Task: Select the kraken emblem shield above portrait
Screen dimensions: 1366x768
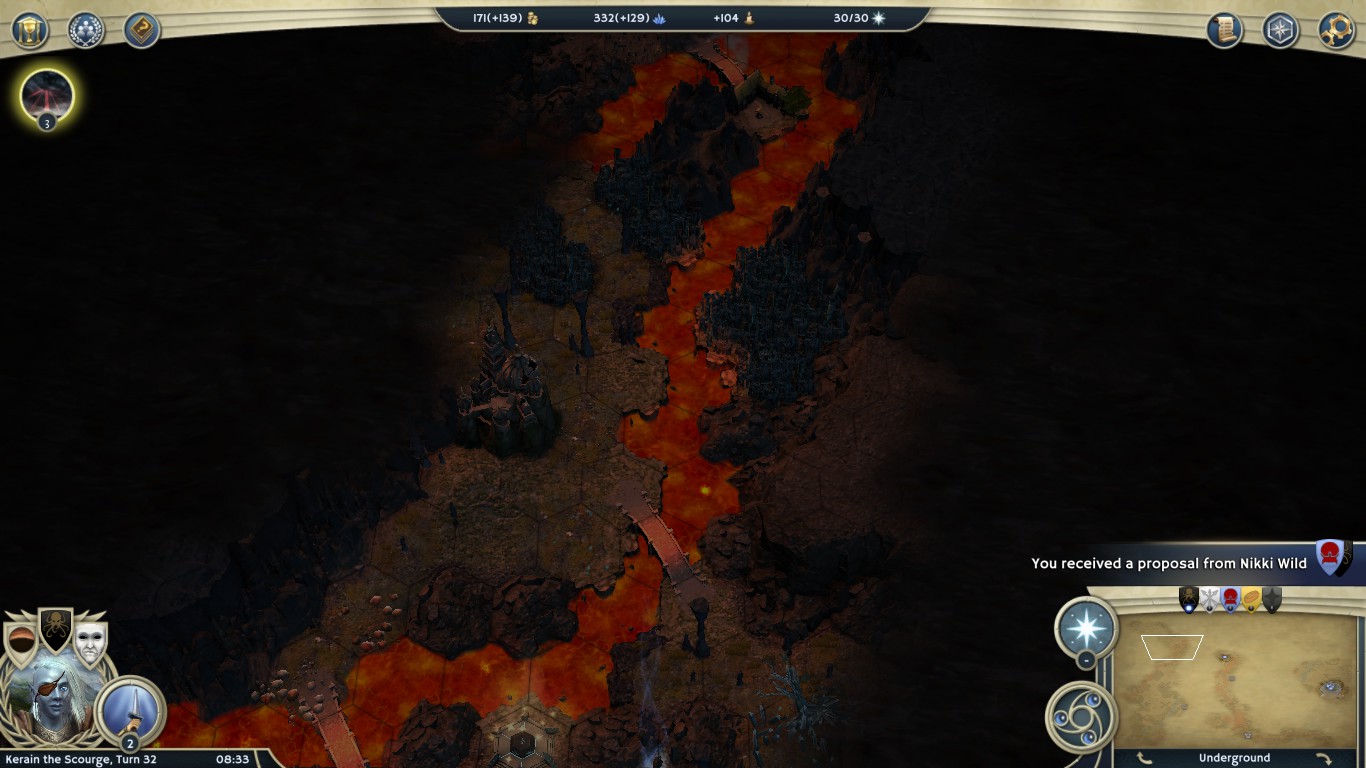Action: pyautogui.click(x=55, y=629)
